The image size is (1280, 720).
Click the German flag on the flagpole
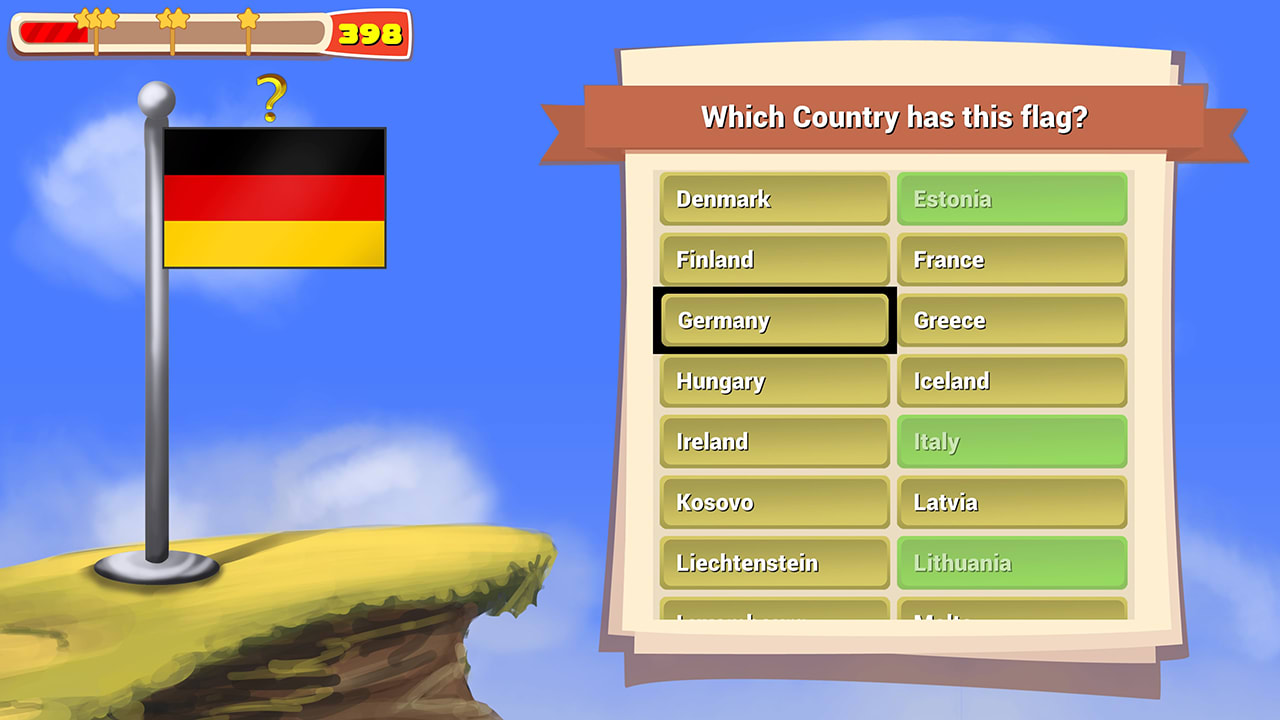coord(274,197)
